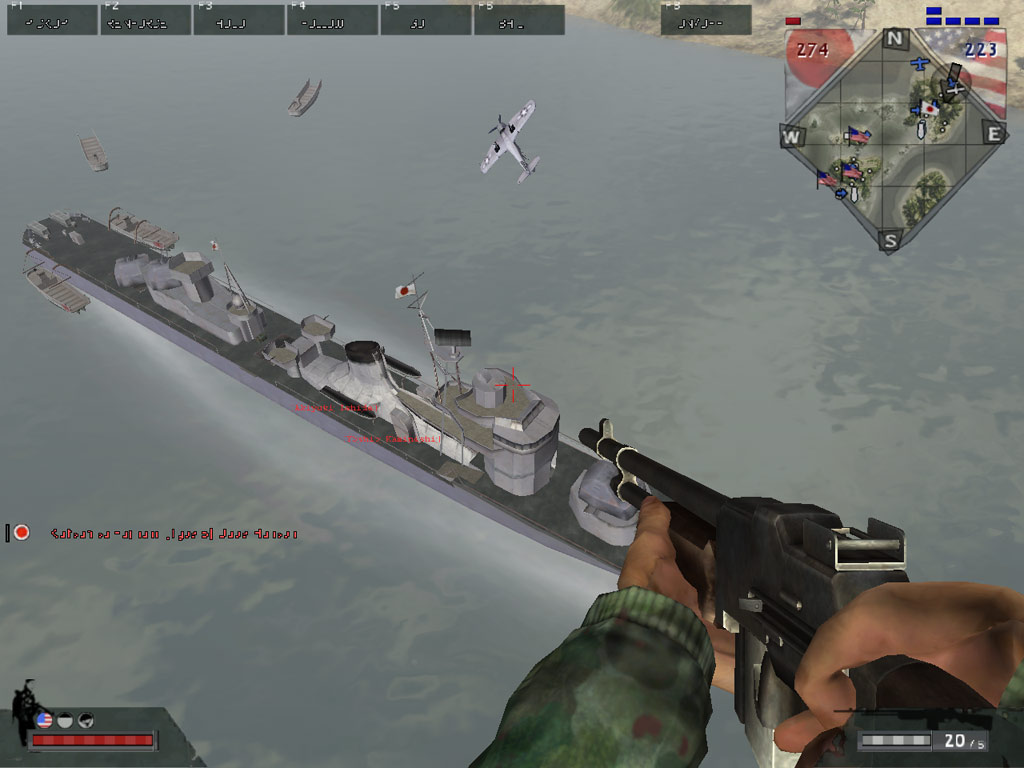1024x768 pixels.
Task: Select the W compass marker on minimap
Action: [x=792, y=136]
